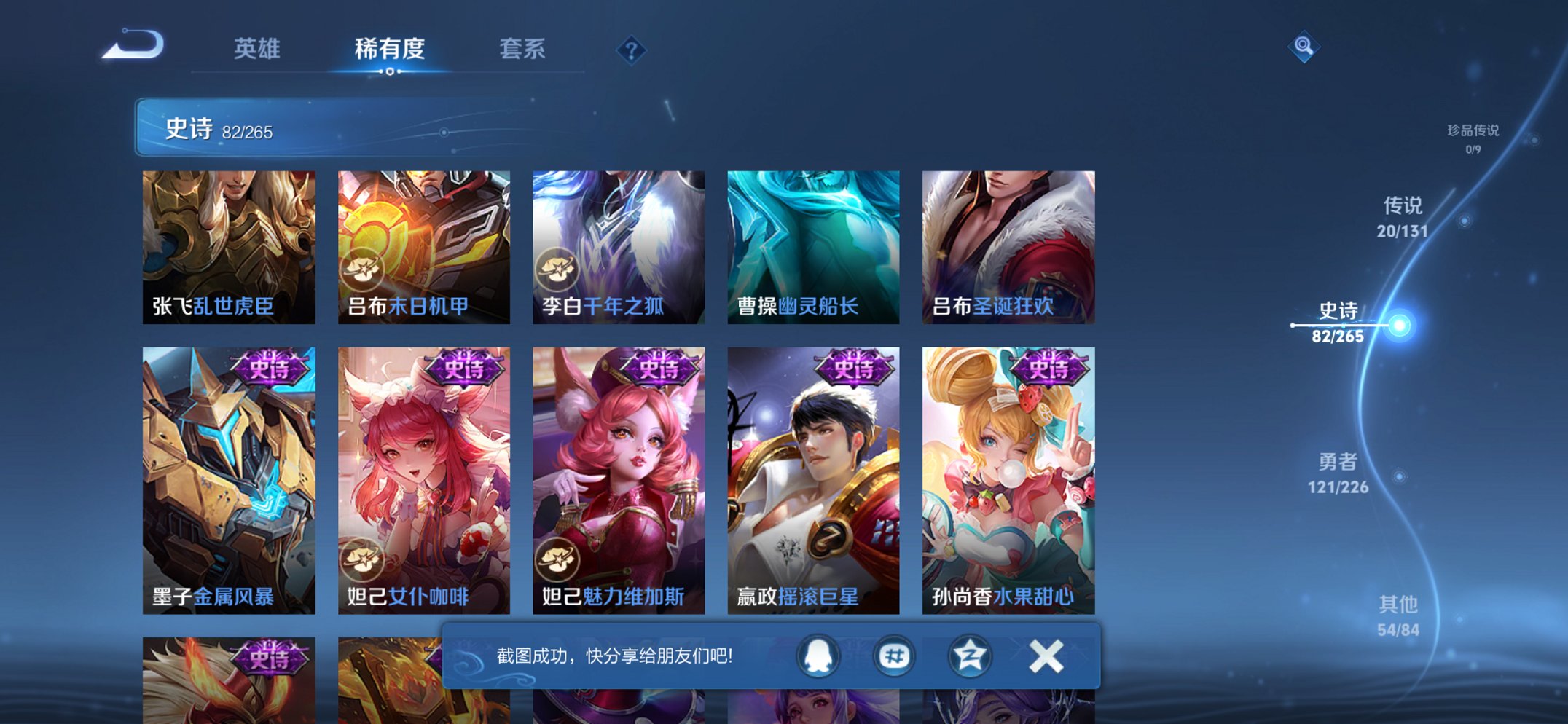Switch to the 英雄 tab
The width and height of the screenshot is (1568, 724).
(258, 50)
